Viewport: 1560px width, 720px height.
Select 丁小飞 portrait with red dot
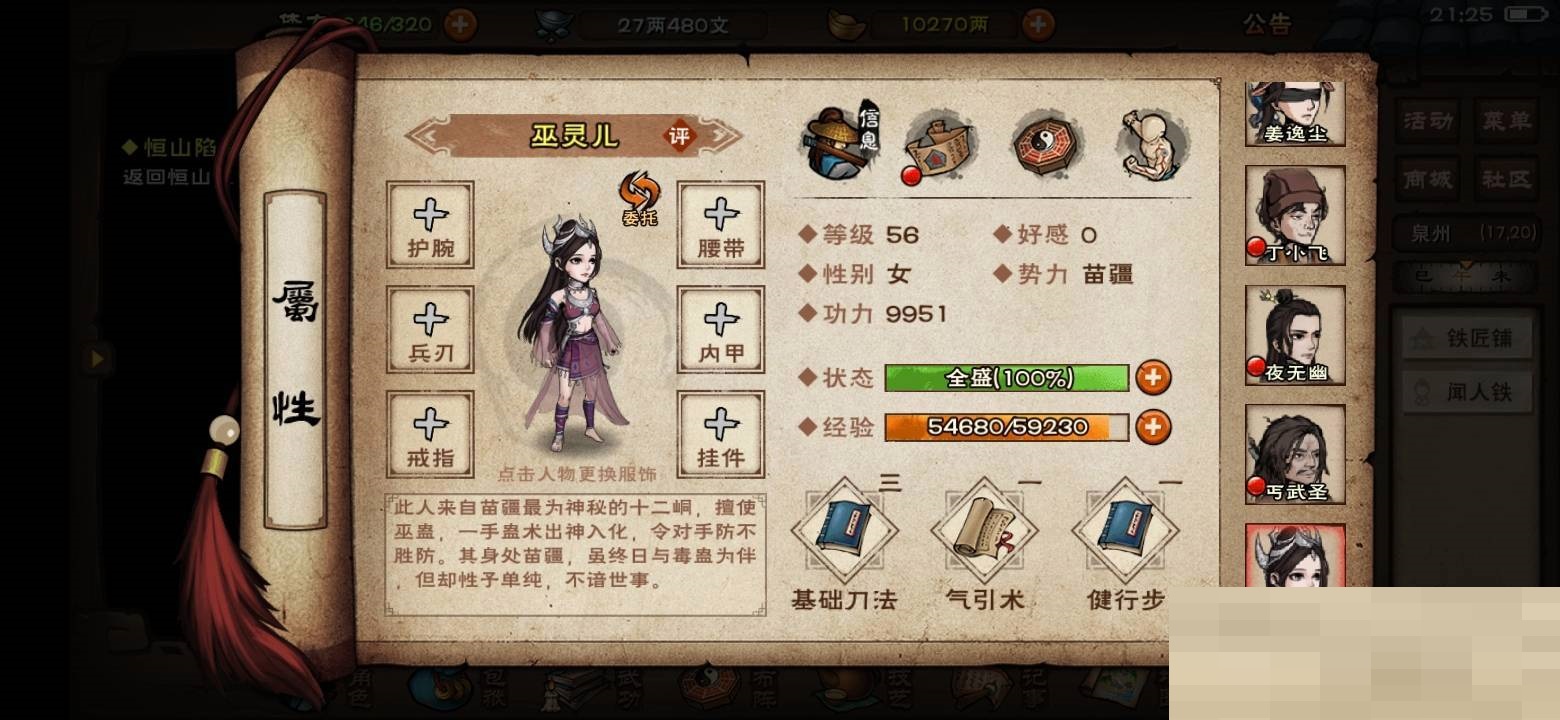point(1294,213)
